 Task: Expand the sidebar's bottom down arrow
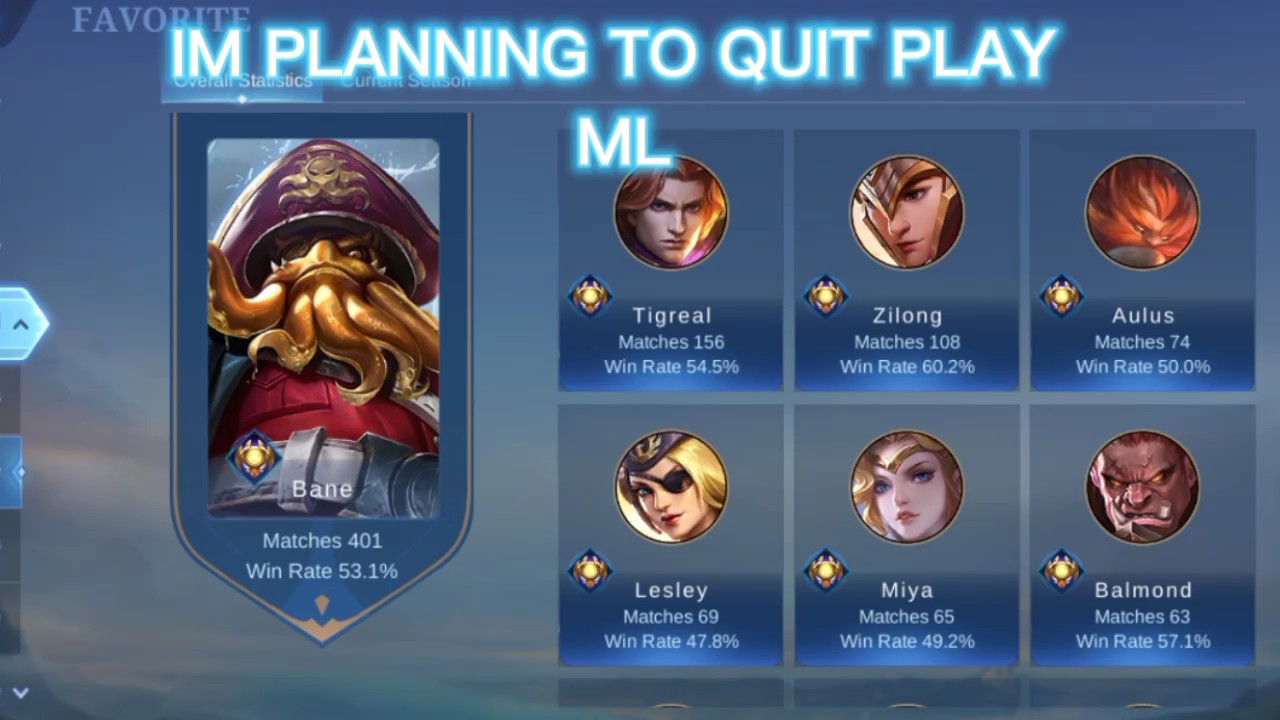20,692
